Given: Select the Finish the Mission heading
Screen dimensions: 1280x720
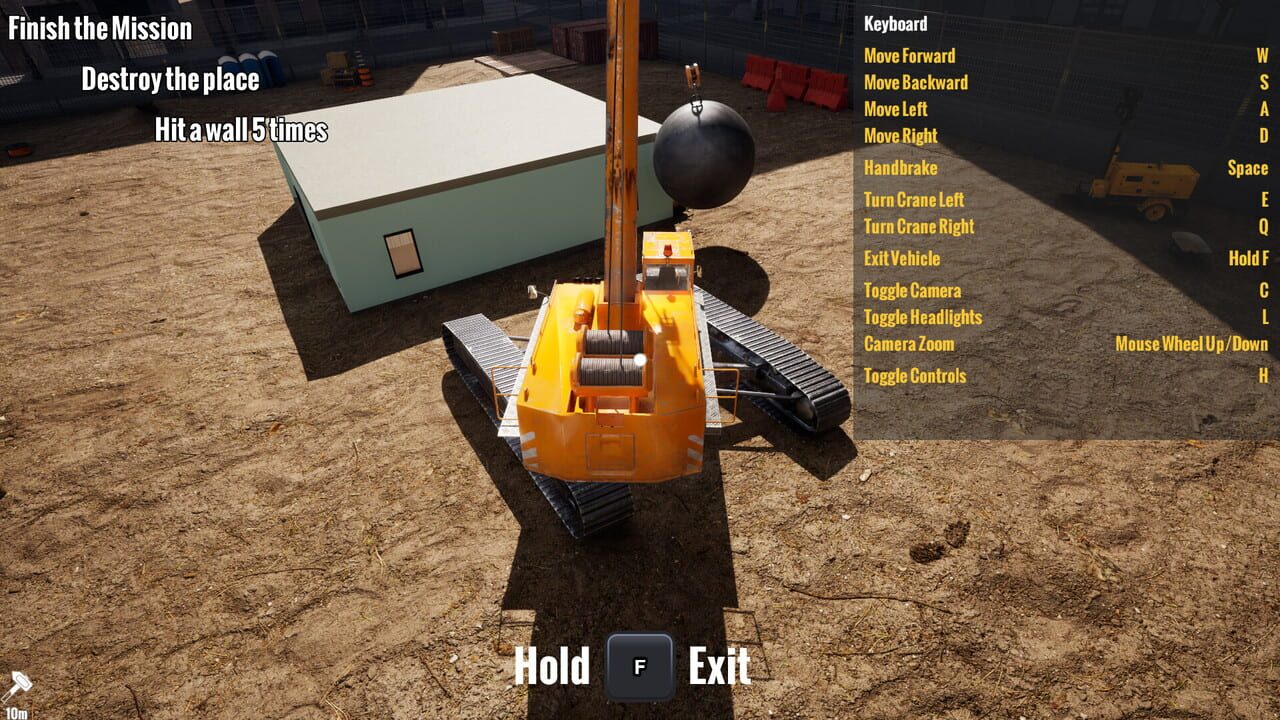Looking at the screenshot, I should point(100,29).
